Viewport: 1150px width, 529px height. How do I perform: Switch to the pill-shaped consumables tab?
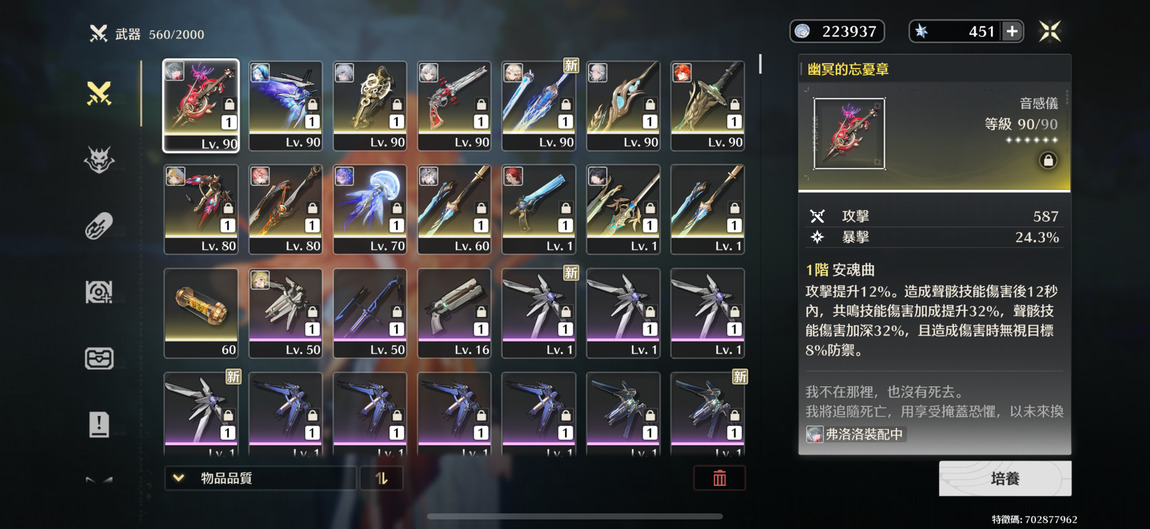pos(99,226)
